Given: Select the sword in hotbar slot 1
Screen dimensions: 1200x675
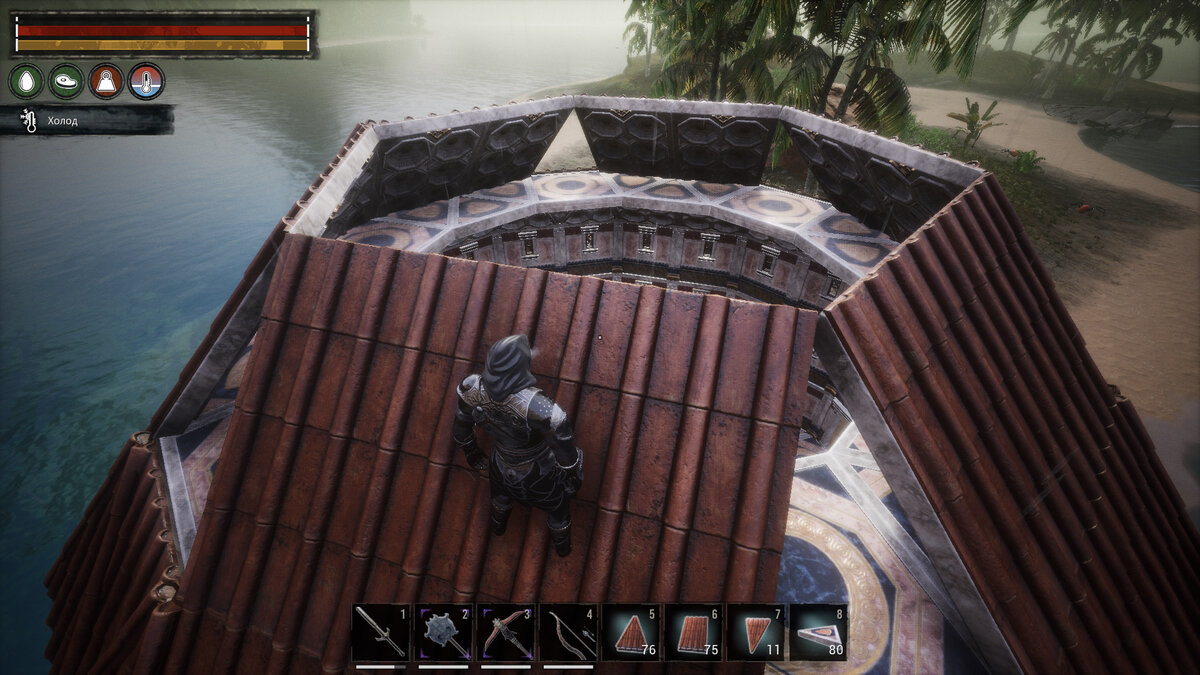Looking at the screenshot, I should coord(380,633).
